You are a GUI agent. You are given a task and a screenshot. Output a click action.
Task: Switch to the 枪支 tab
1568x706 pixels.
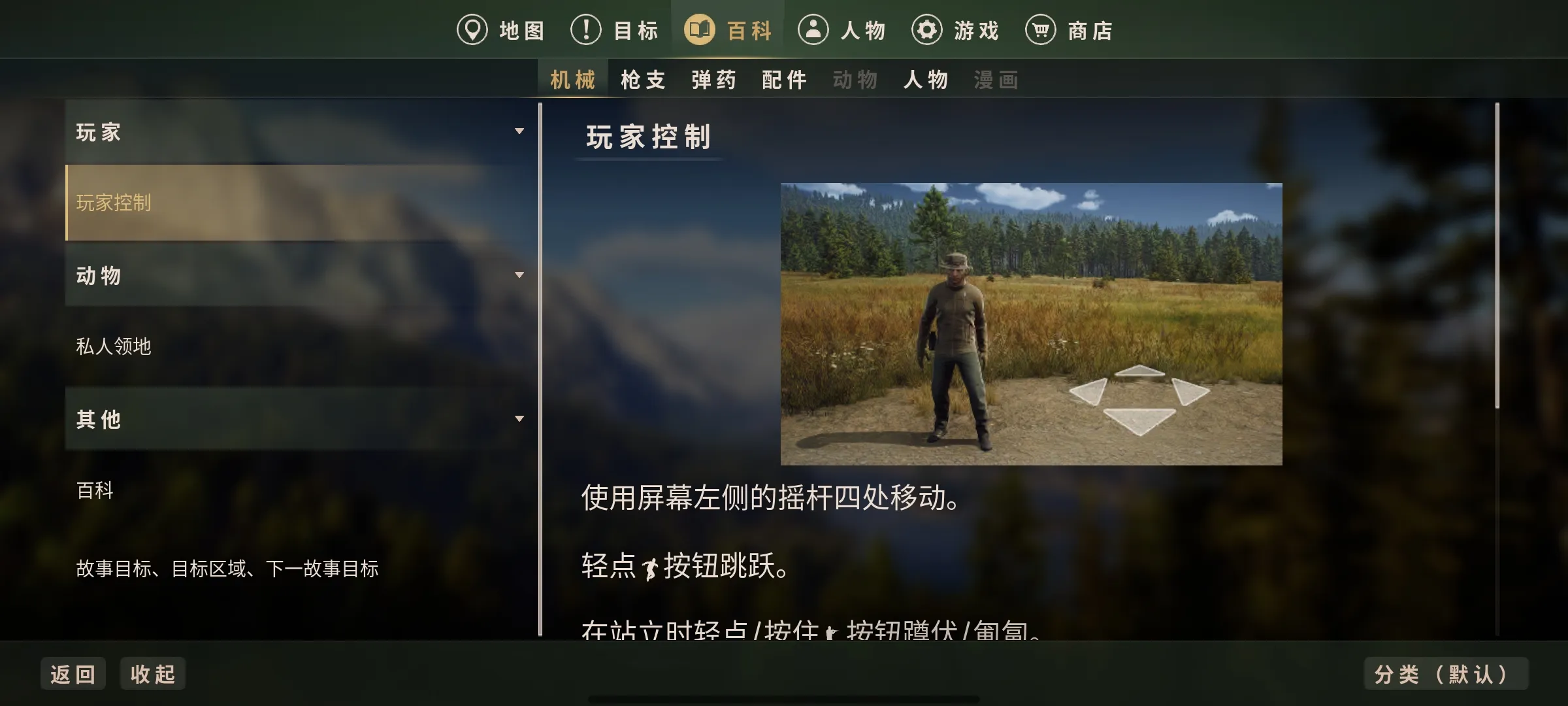642,79
